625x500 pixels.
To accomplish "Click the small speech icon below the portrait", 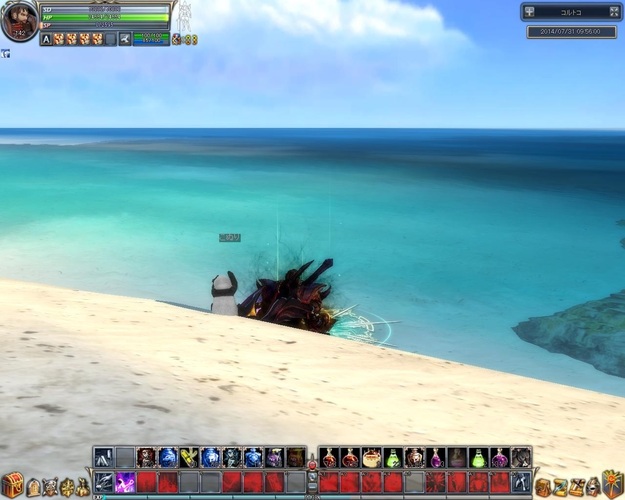I will tap(6, 54).
